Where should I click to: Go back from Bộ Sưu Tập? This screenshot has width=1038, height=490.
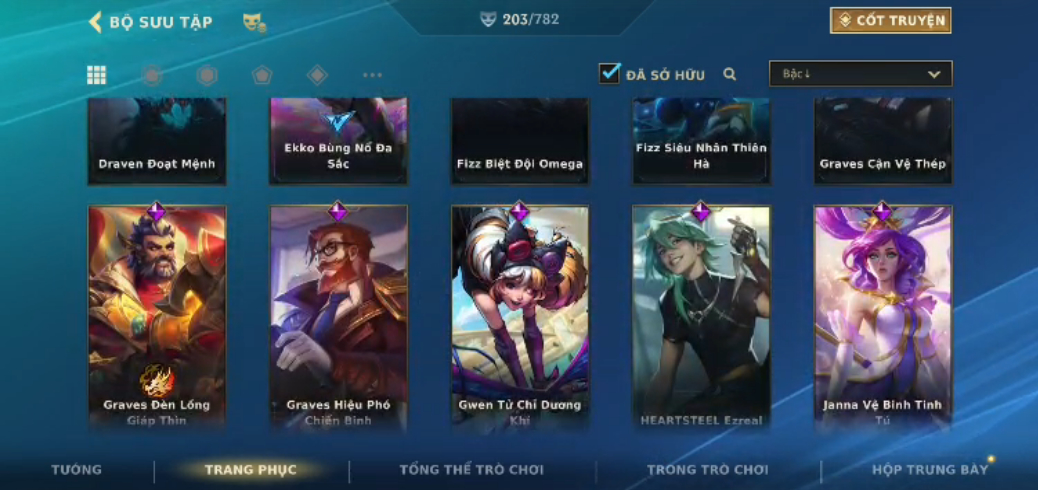97,22
